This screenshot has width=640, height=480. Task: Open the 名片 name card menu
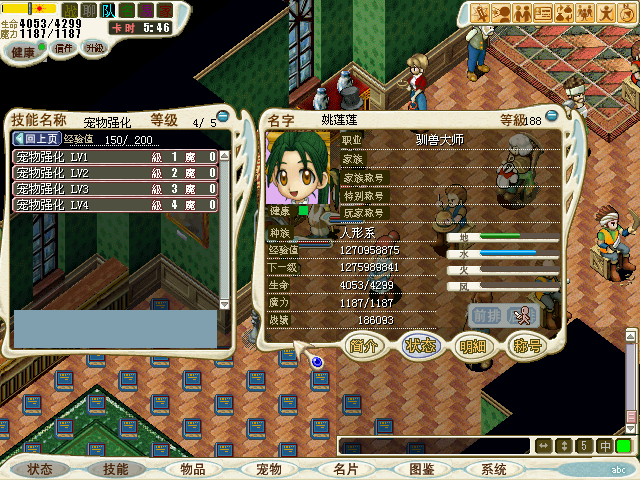tap(345, 469)
